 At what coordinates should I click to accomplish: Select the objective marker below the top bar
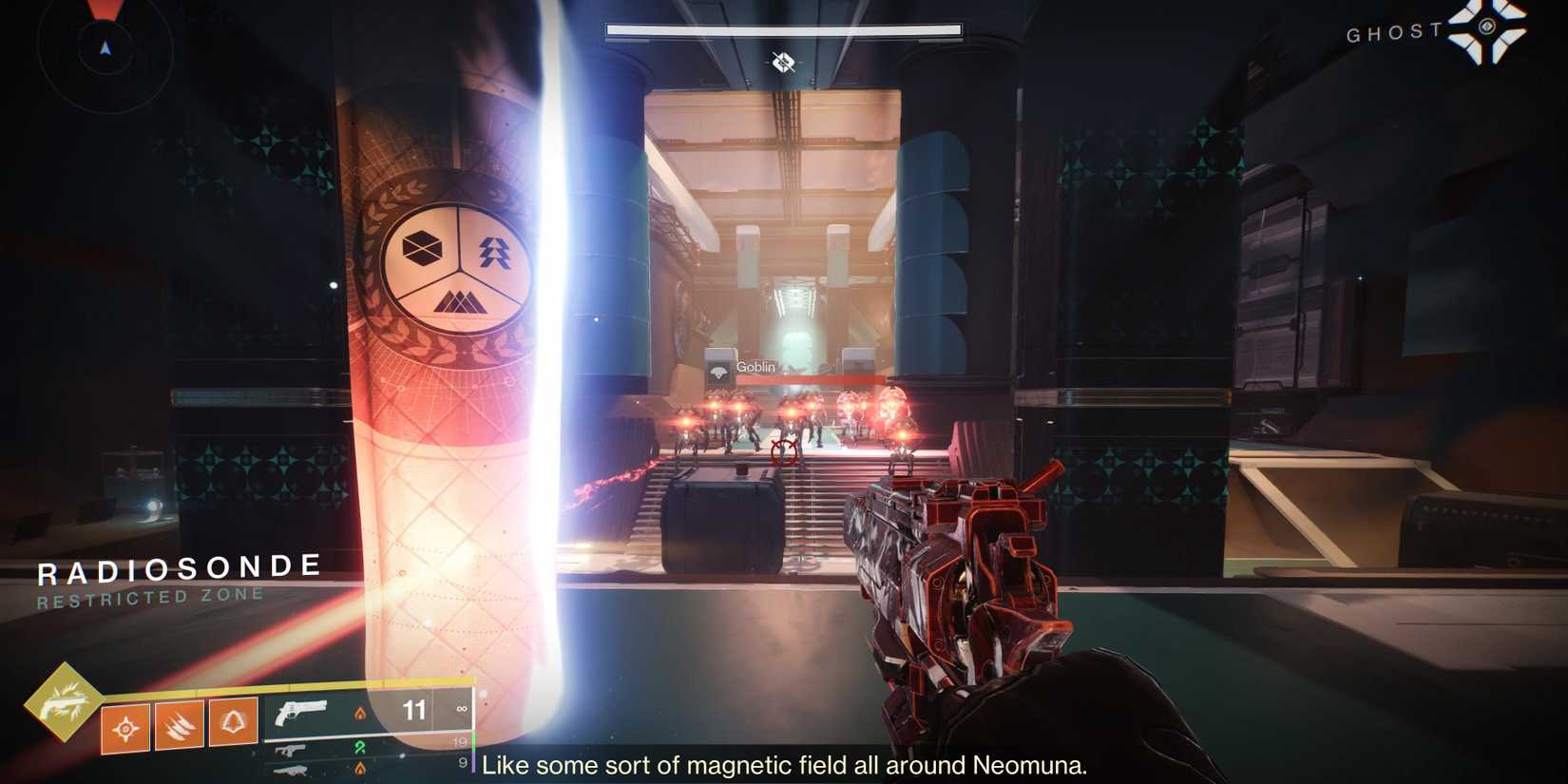pos(783,63)
